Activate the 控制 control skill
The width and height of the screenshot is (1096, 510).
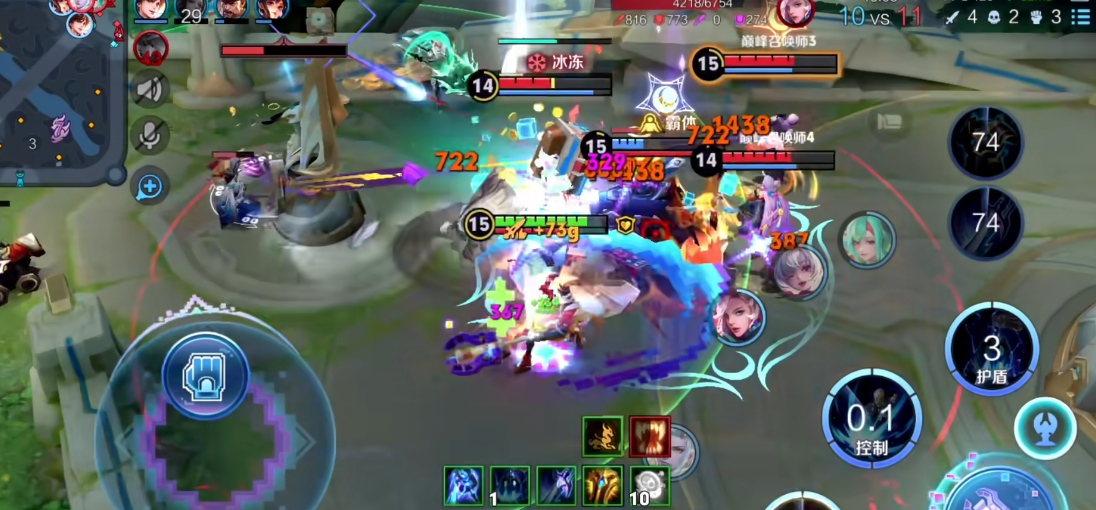click(872, 420)
